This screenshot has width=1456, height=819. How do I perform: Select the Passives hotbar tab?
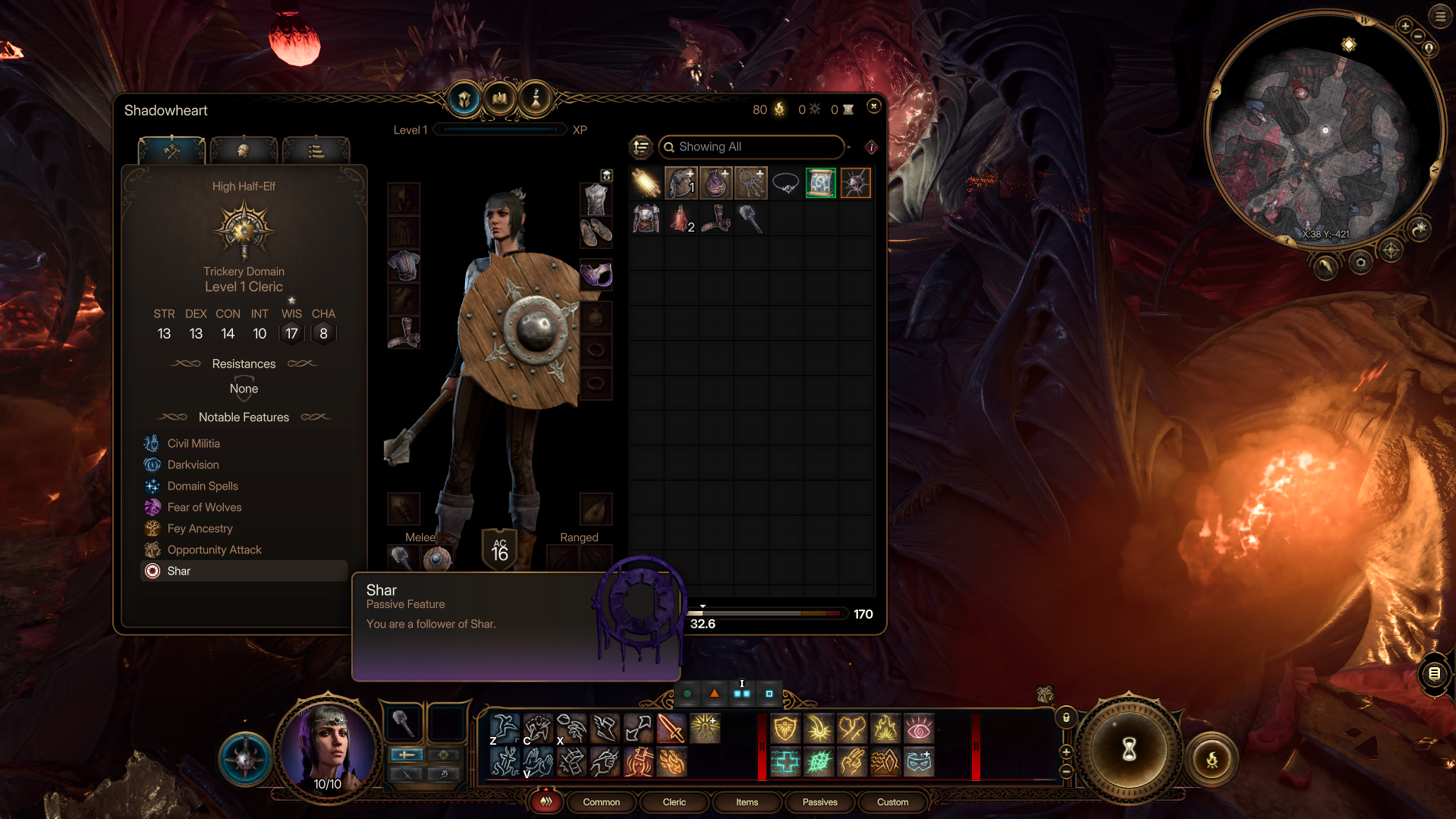tap(819, 802)
